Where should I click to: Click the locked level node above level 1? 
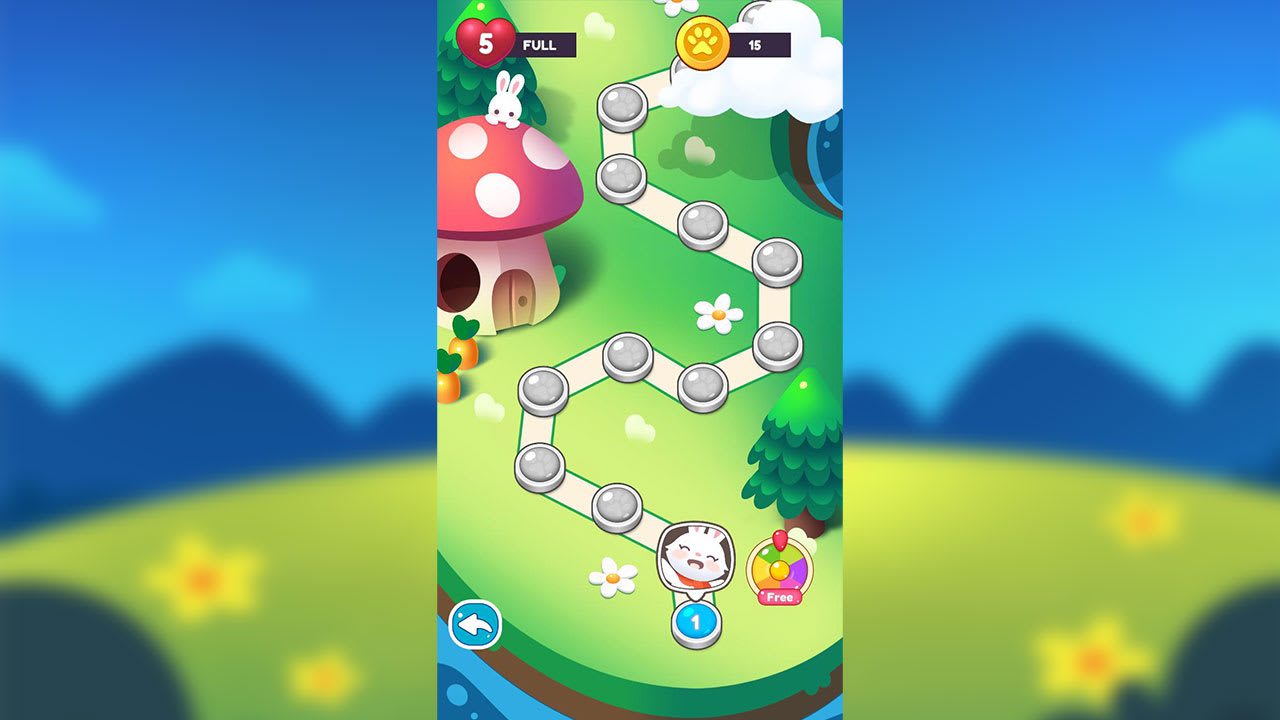616,505
